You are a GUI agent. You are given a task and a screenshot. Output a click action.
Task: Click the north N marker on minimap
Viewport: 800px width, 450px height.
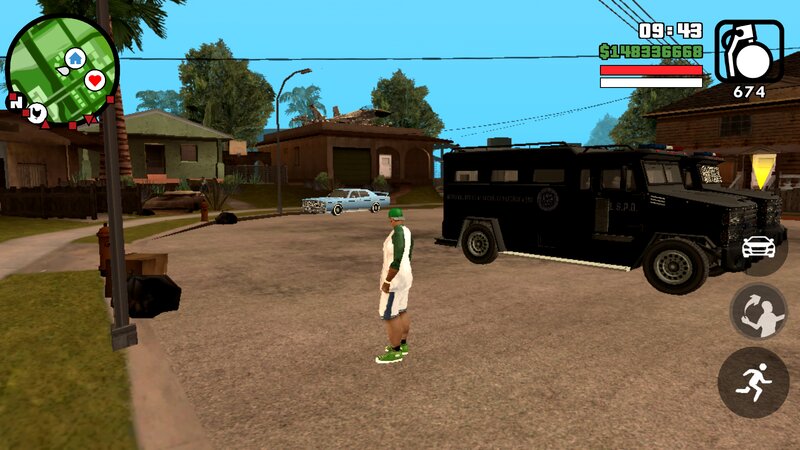tap(16, 102)
